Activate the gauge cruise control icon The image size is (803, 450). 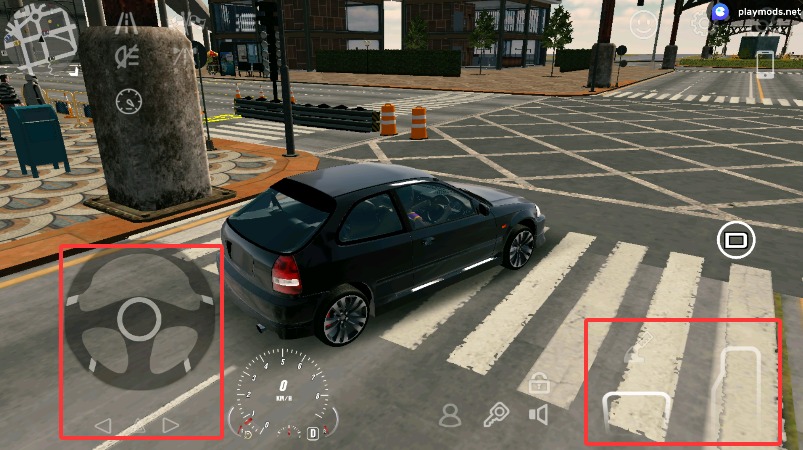tap(129, 101)
